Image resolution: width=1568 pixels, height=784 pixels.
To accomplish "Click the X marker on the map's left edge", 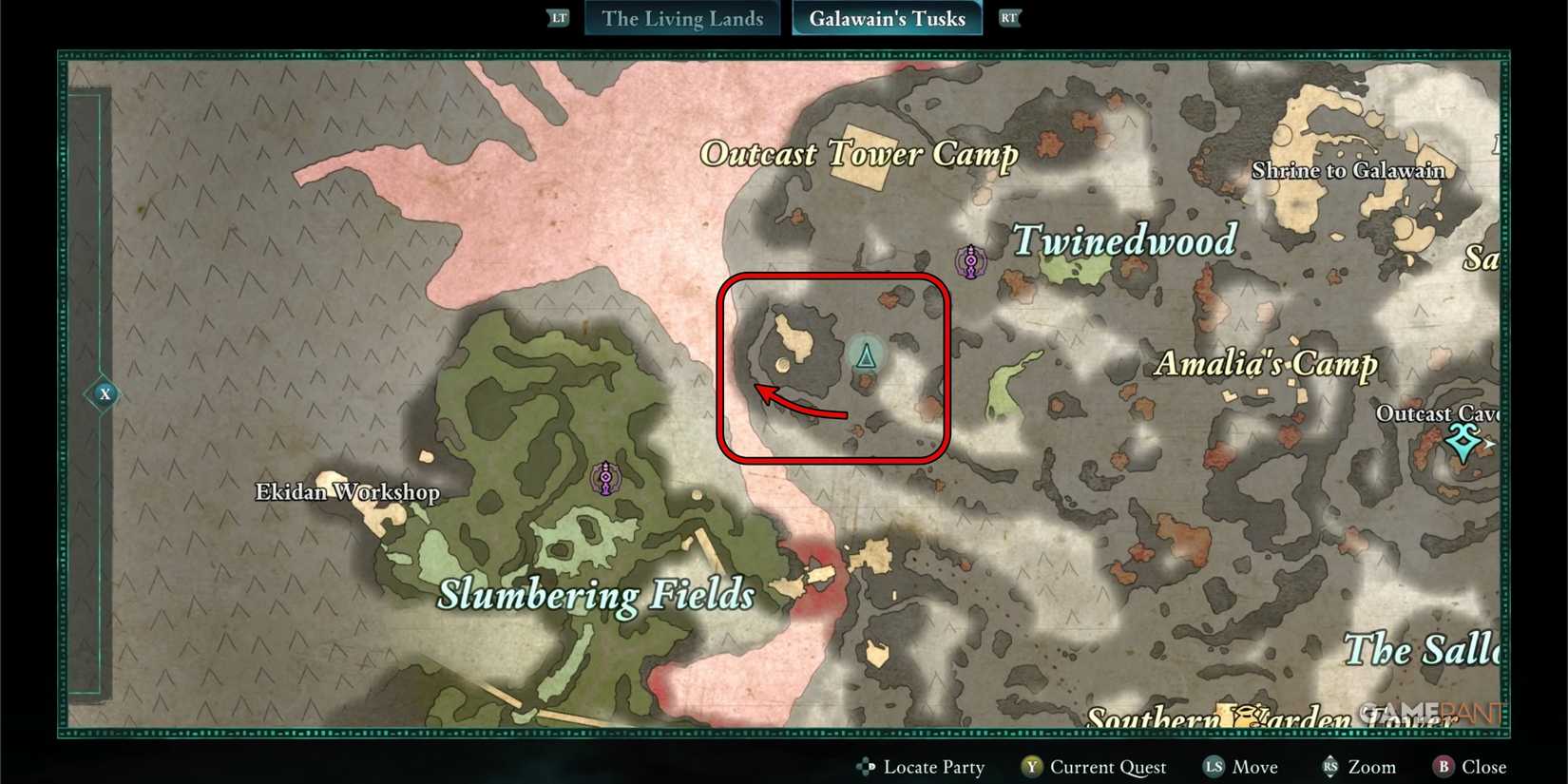I will click(x=105, y=393).
